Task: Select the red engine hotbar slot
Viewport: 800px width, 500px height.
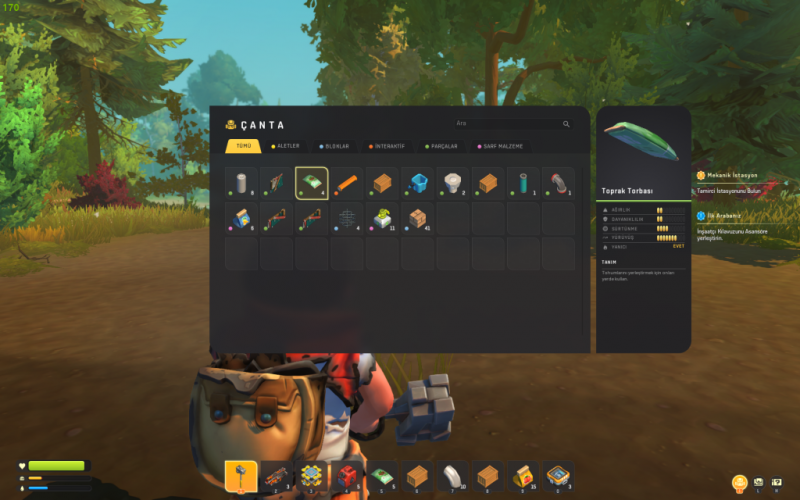Action: click(x=347, y=476)
